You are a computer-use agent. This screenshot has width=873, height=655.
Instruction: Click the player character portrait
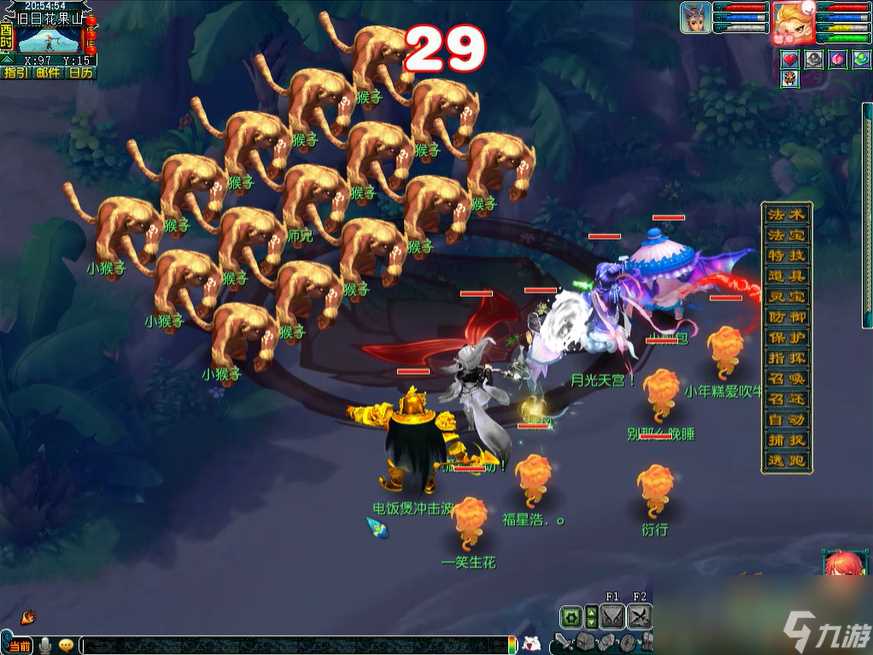(792, 19)
